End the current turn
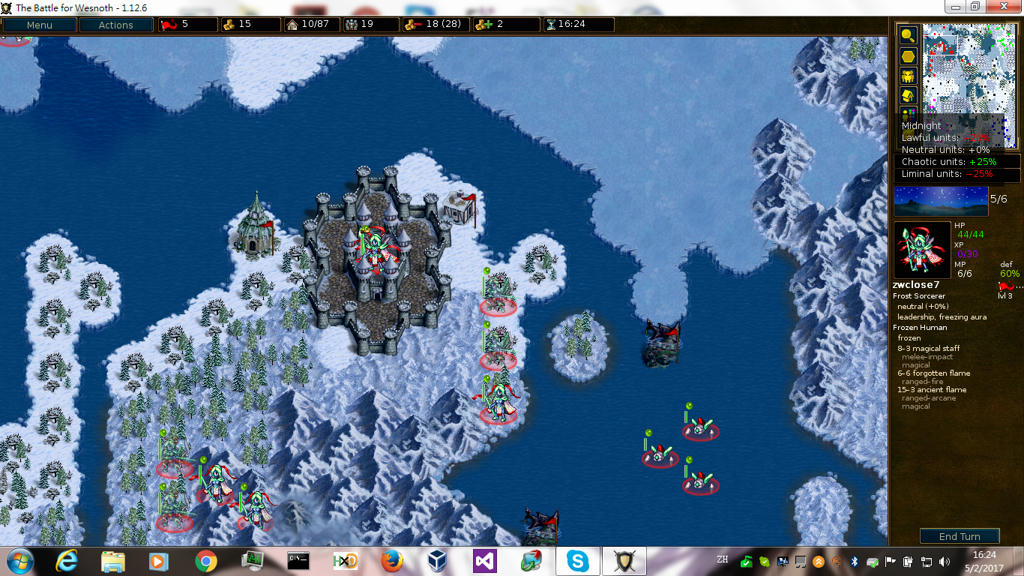This screenshot has width=1024, height=576. tap(959, 536)
